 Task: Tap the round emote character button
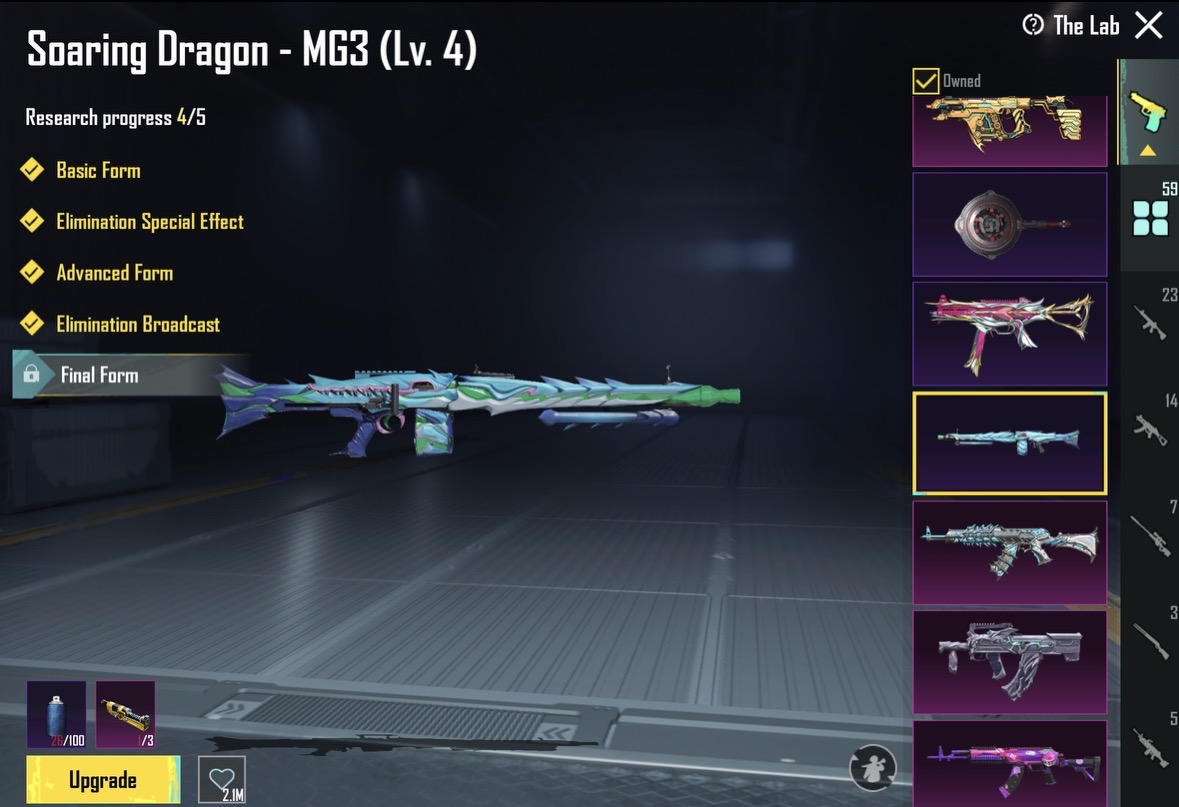click(872, 768)
